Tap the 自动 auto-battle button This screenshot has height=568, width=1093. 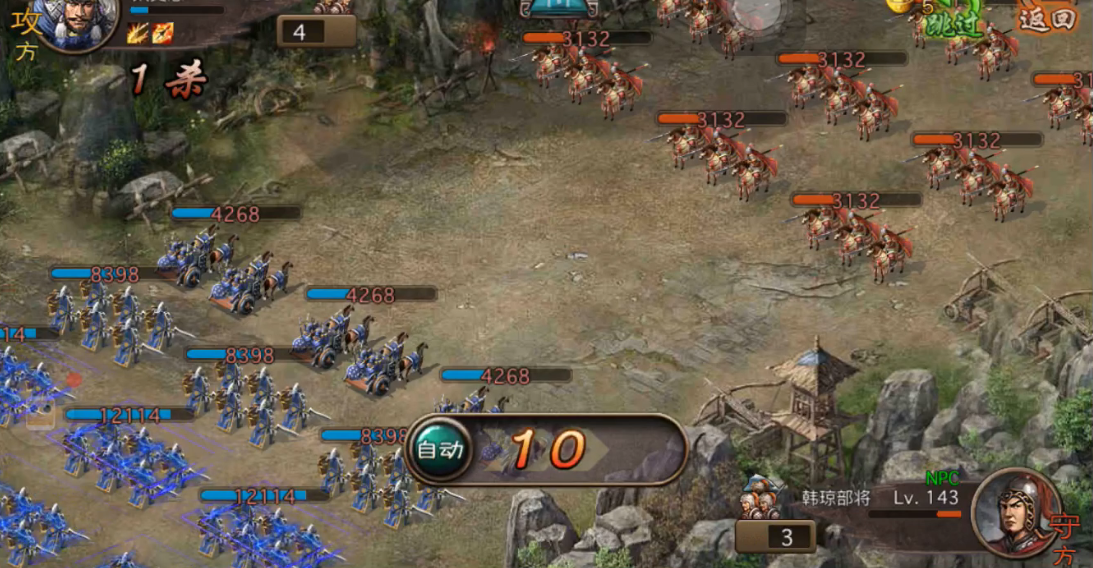(441, 449)
